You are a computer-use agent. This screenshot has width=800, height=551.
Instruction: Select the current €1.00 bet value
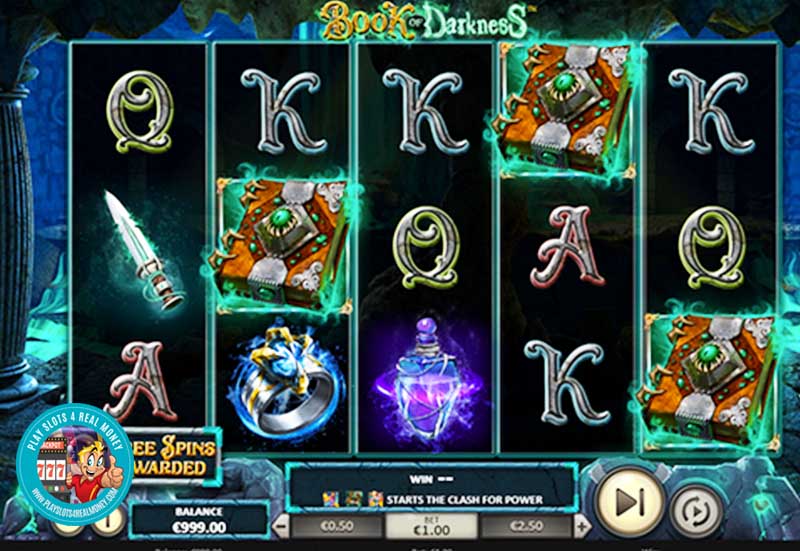[432, 526]
